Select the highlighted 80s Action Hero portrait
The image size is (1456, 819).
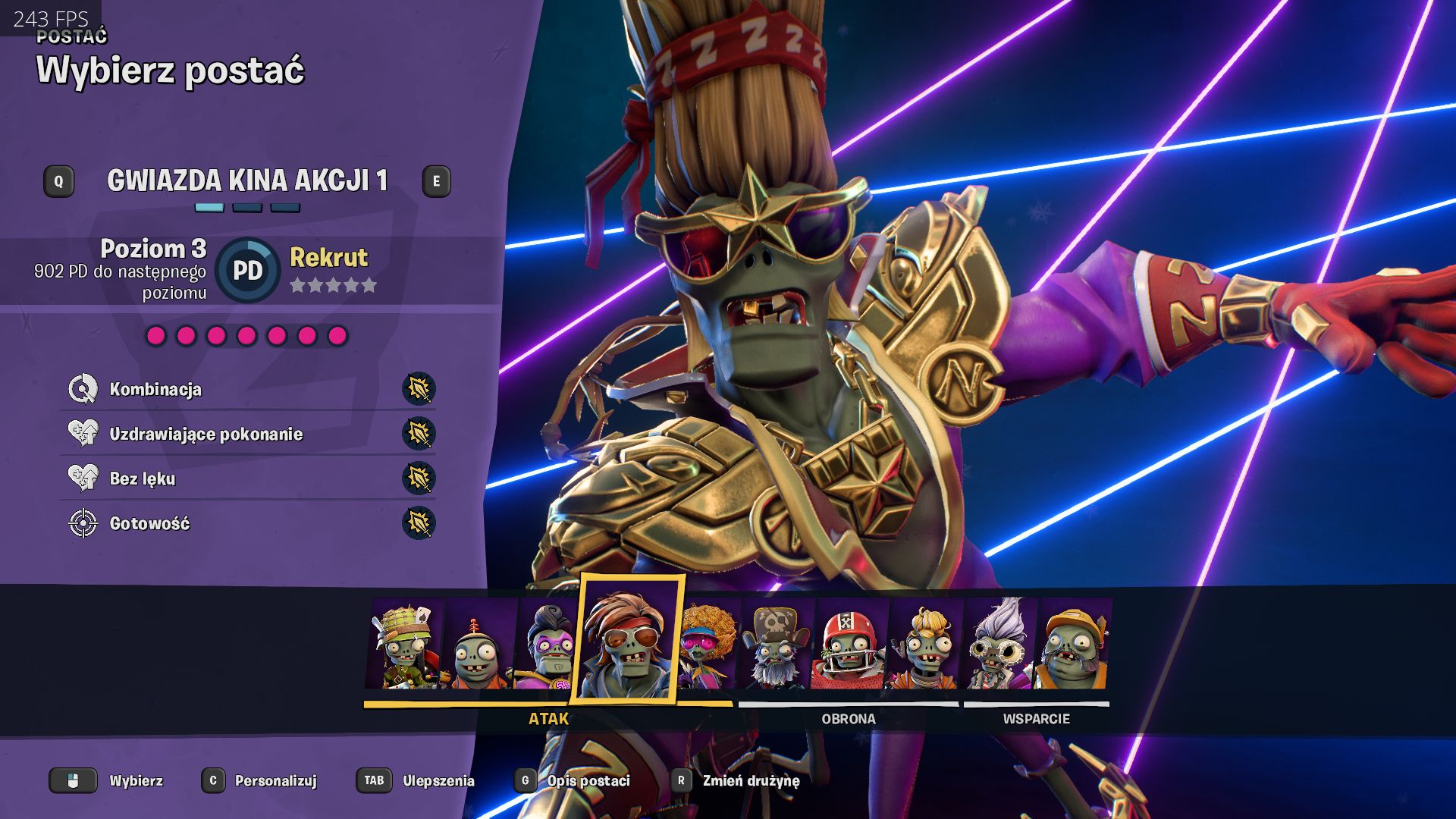[629, 641]
